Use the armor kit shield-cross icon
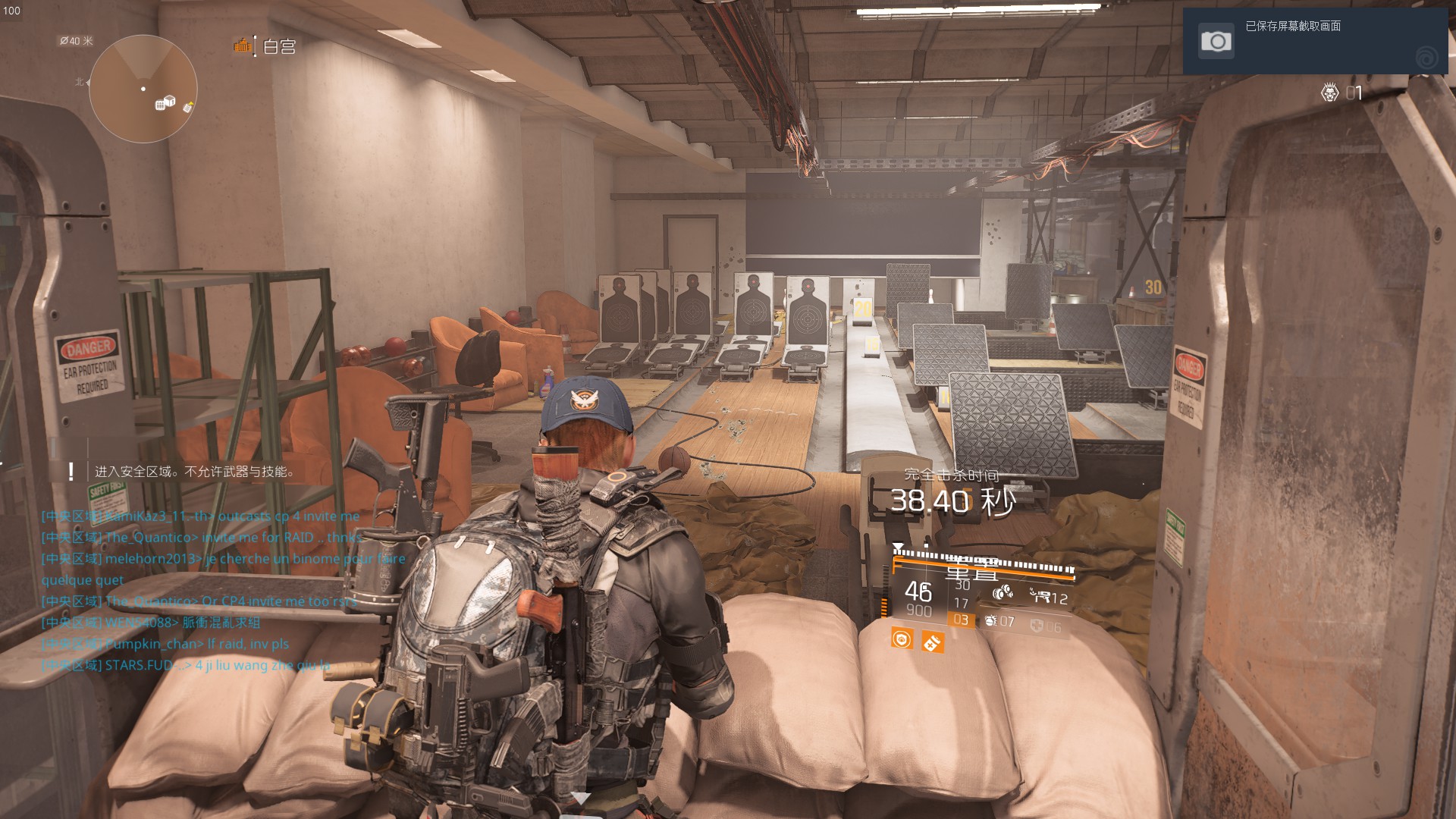 (1037, 626)
